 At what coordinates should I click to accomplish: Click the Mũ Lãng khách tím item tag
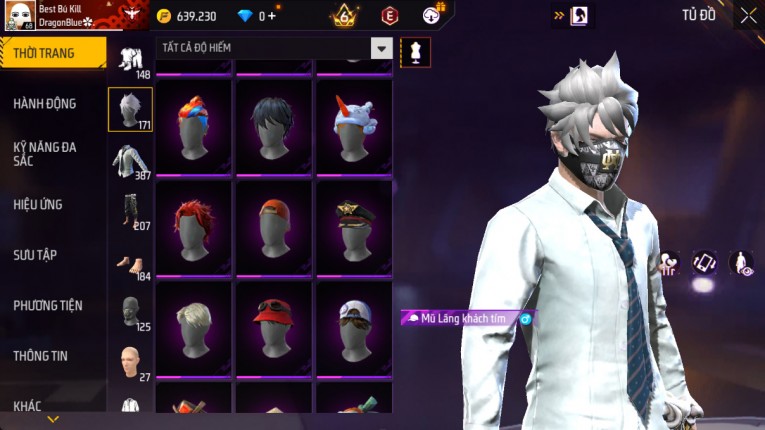463,318
